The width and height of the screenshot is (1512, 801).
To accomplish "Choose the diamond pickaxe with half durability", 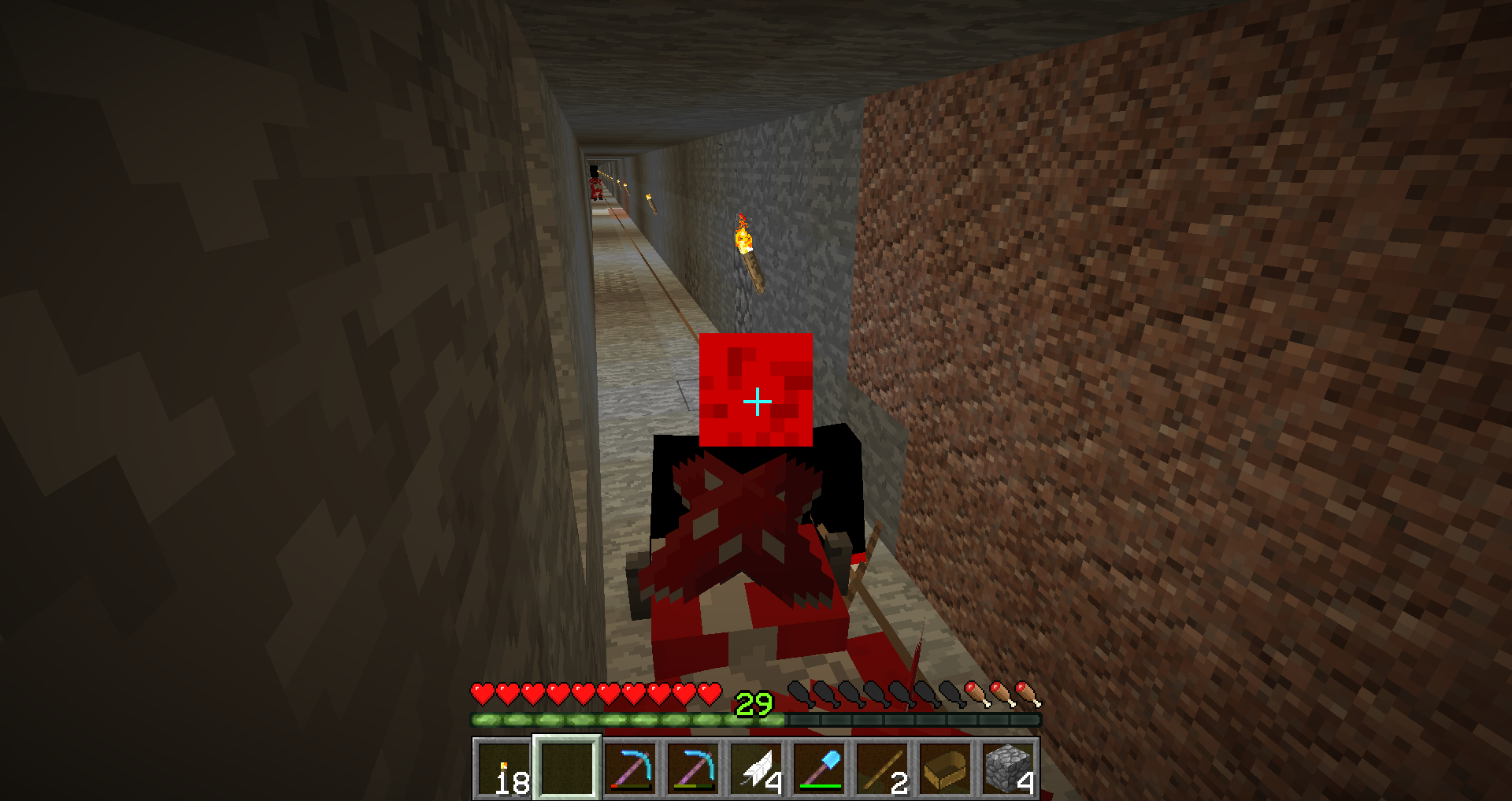I will pyautogui.click(x=693, y=769).
